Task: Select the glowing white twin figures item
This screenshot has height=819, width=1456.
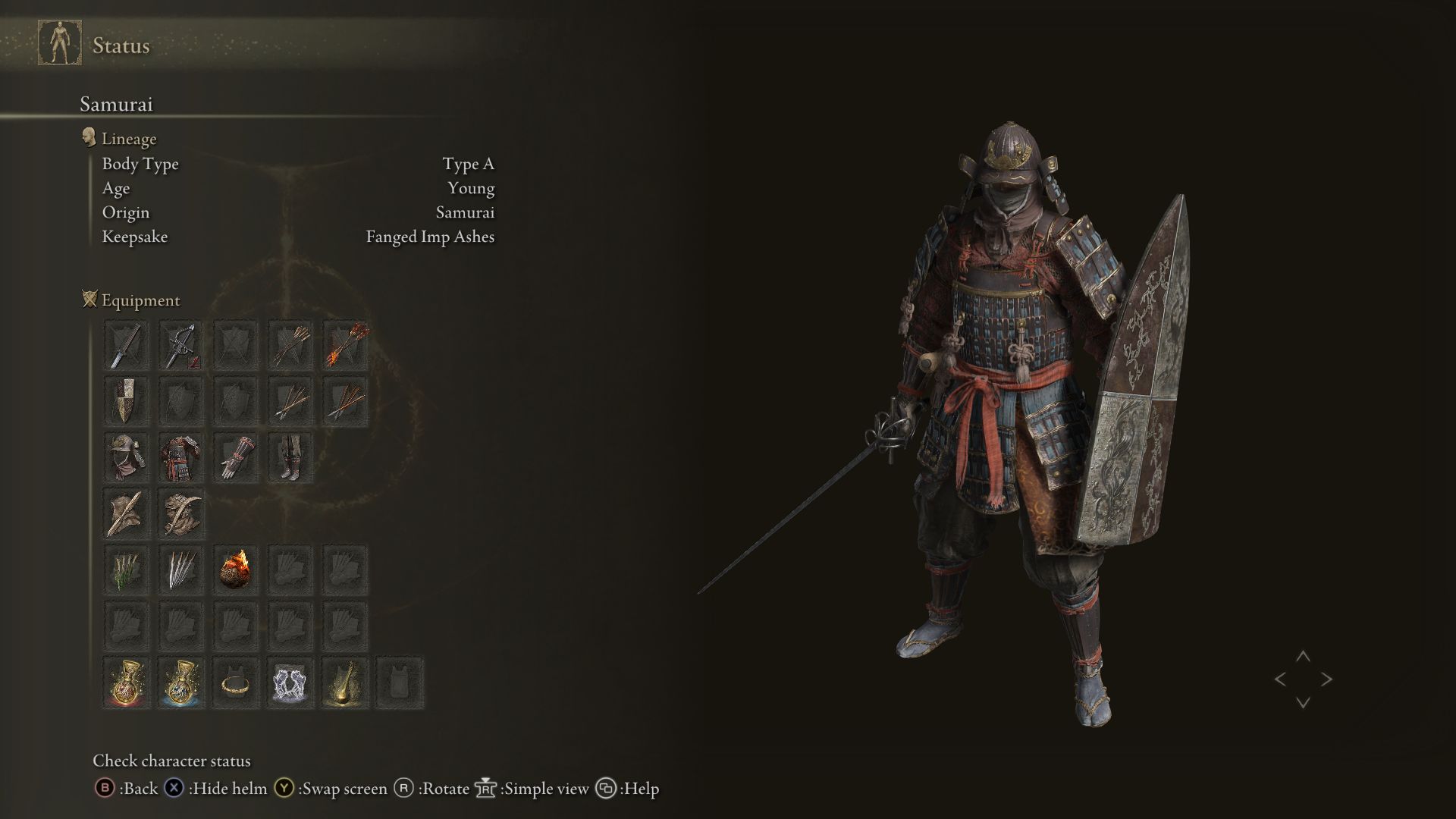Action: click(290, 682)
